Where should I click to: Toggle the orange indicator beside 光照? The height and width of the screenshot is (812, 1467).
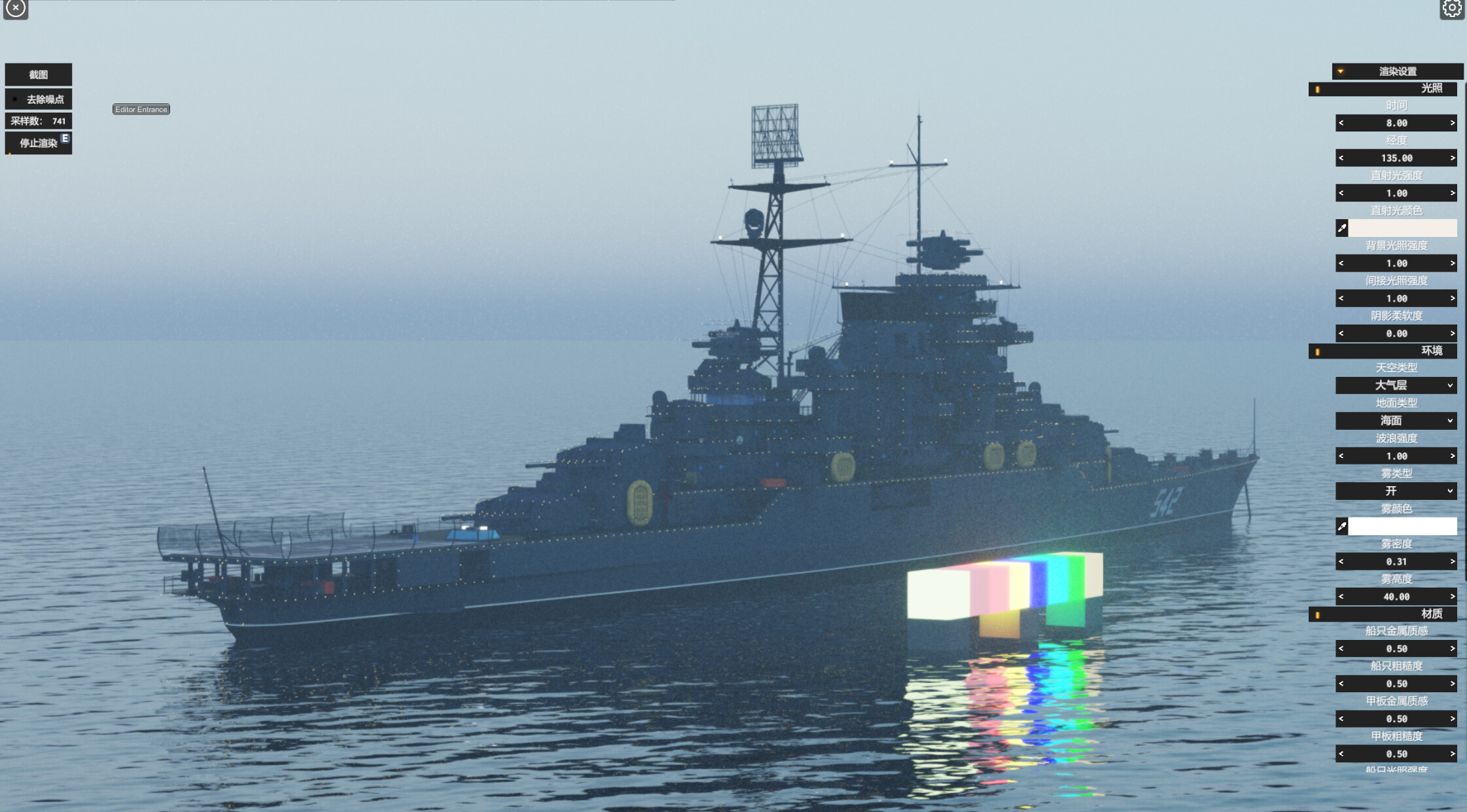[1317, 89]
